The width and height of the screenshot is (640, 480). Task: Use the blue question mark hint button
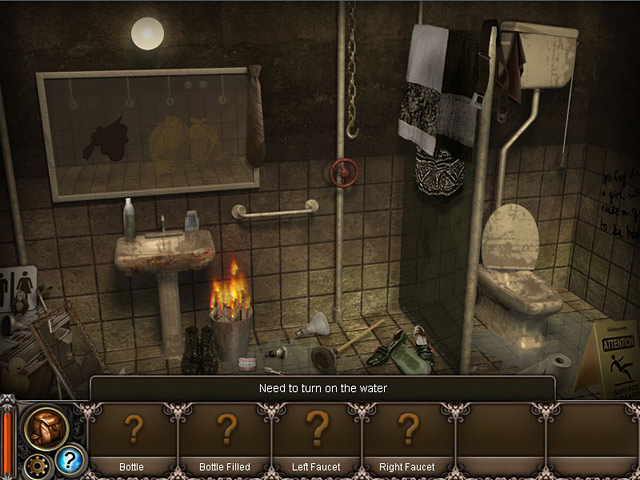(70, 460)
